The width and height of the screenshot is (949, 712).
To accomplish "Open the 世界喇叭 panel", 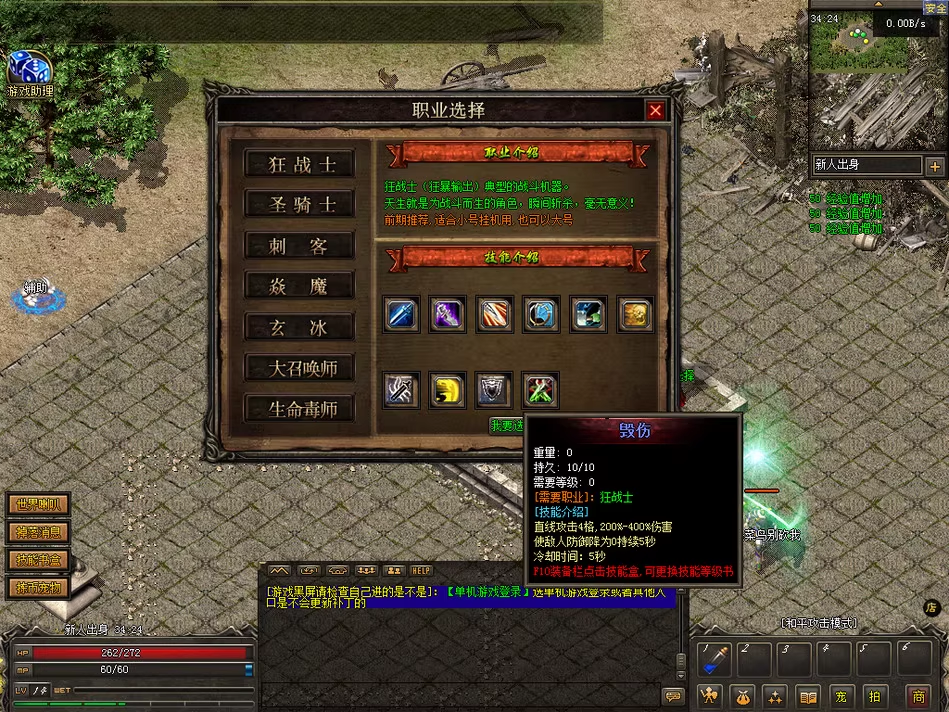I will coord(39,505).
